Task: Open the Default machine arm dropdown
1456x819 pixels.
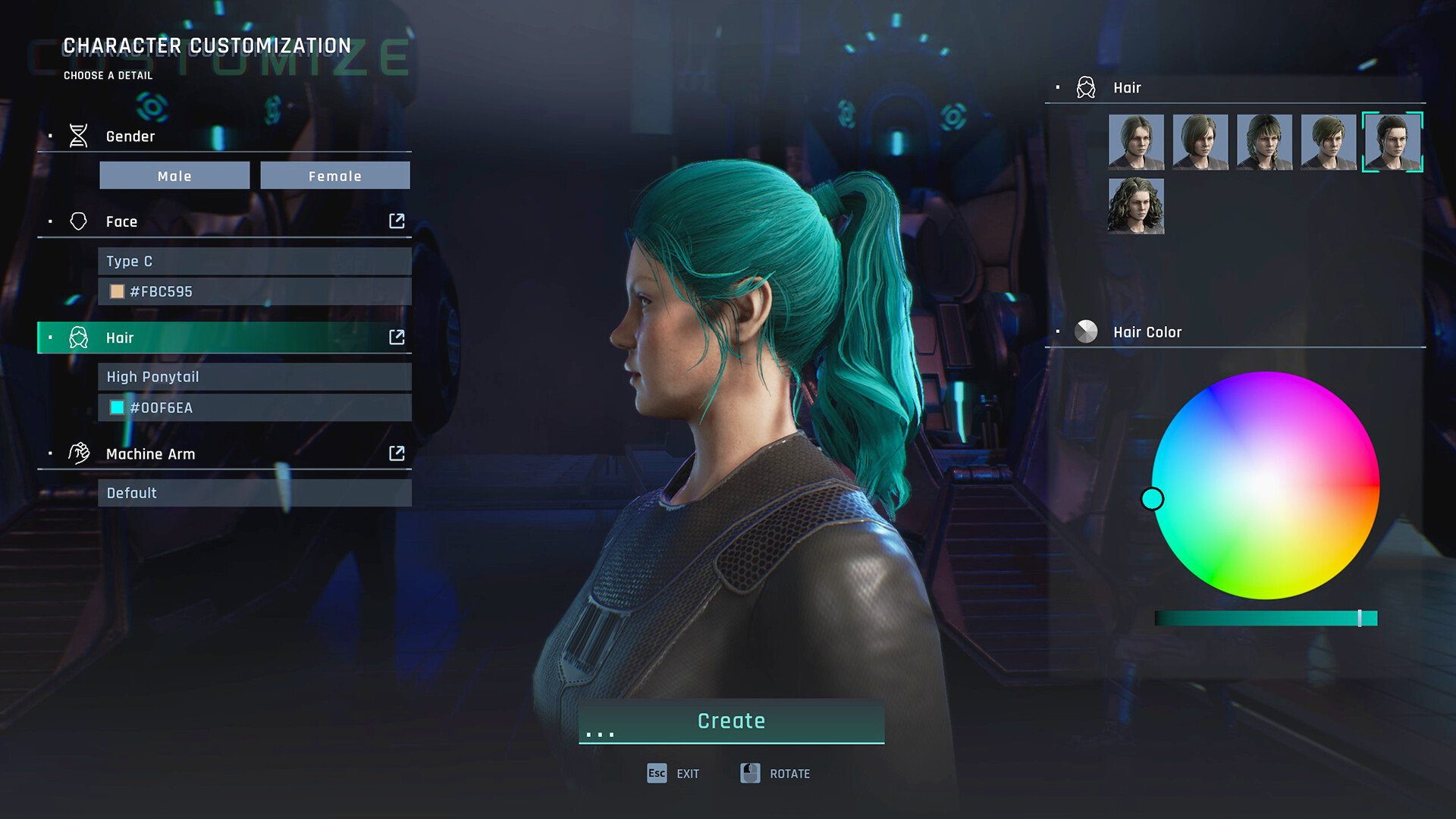Action: (x=255, y=492)
